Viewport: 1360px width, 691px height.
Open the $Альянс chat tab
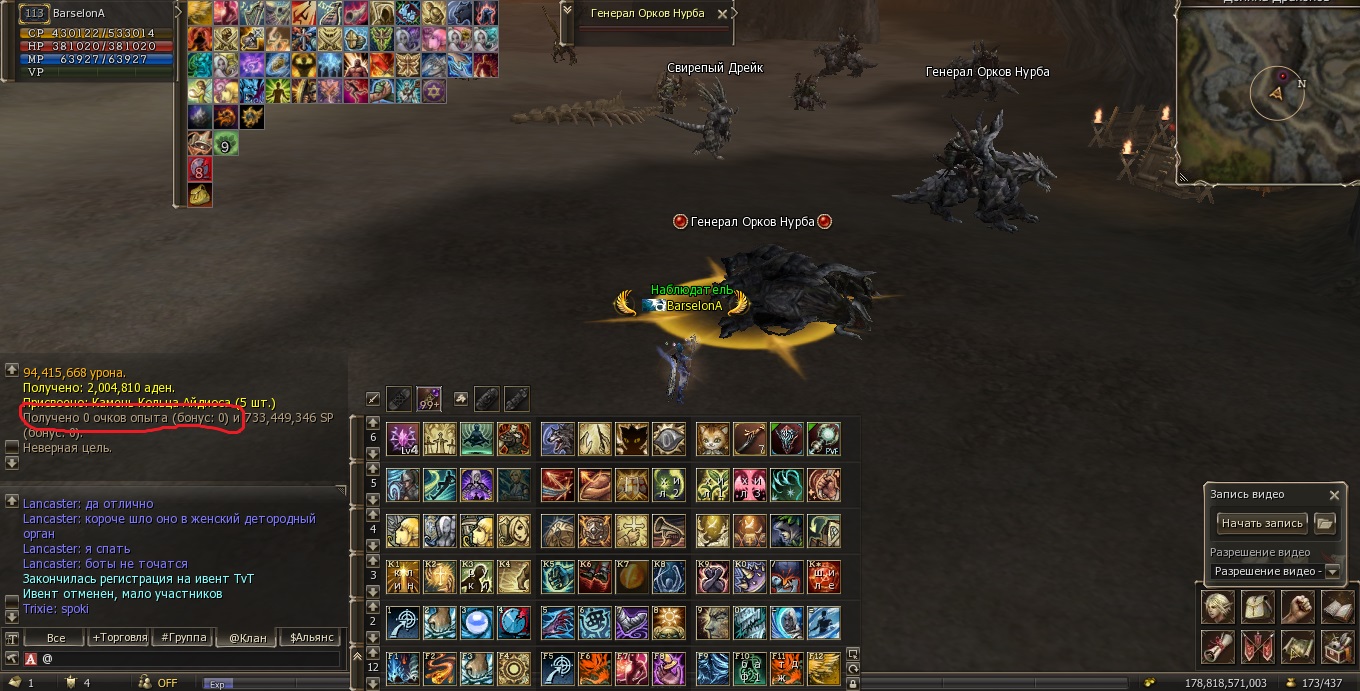pyautogui.click(x=309, y=637)
